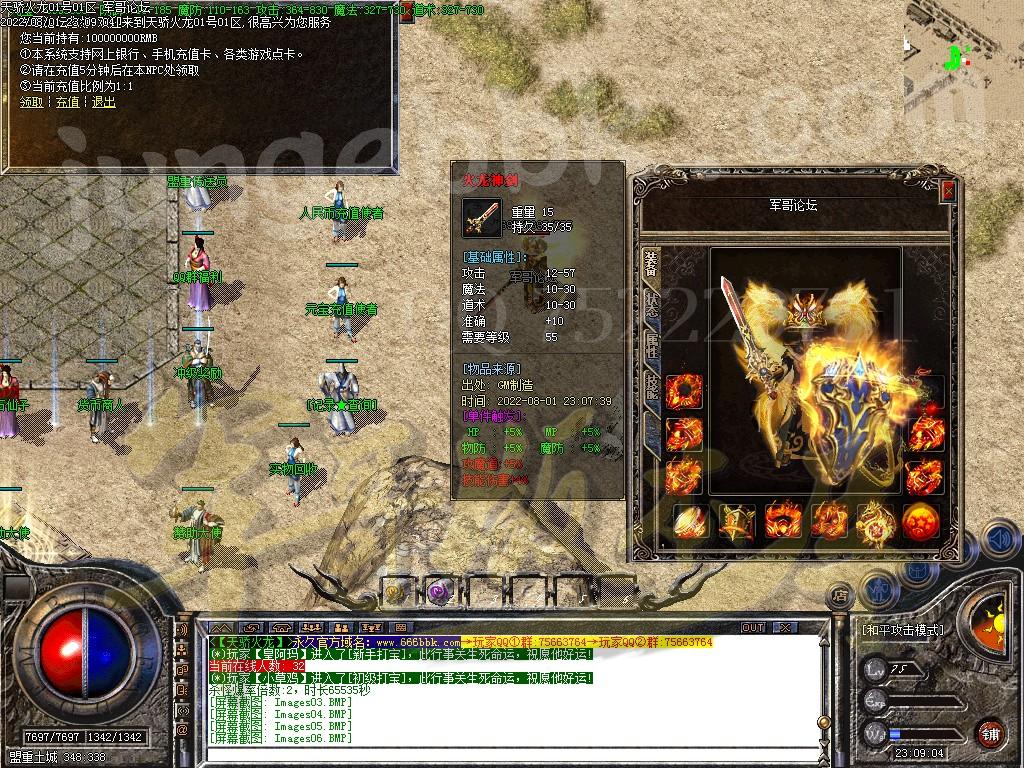Screen dimensions: 1024x768
Task: Select the flaming ring slot below the character
Action: [x=783, y=521]
